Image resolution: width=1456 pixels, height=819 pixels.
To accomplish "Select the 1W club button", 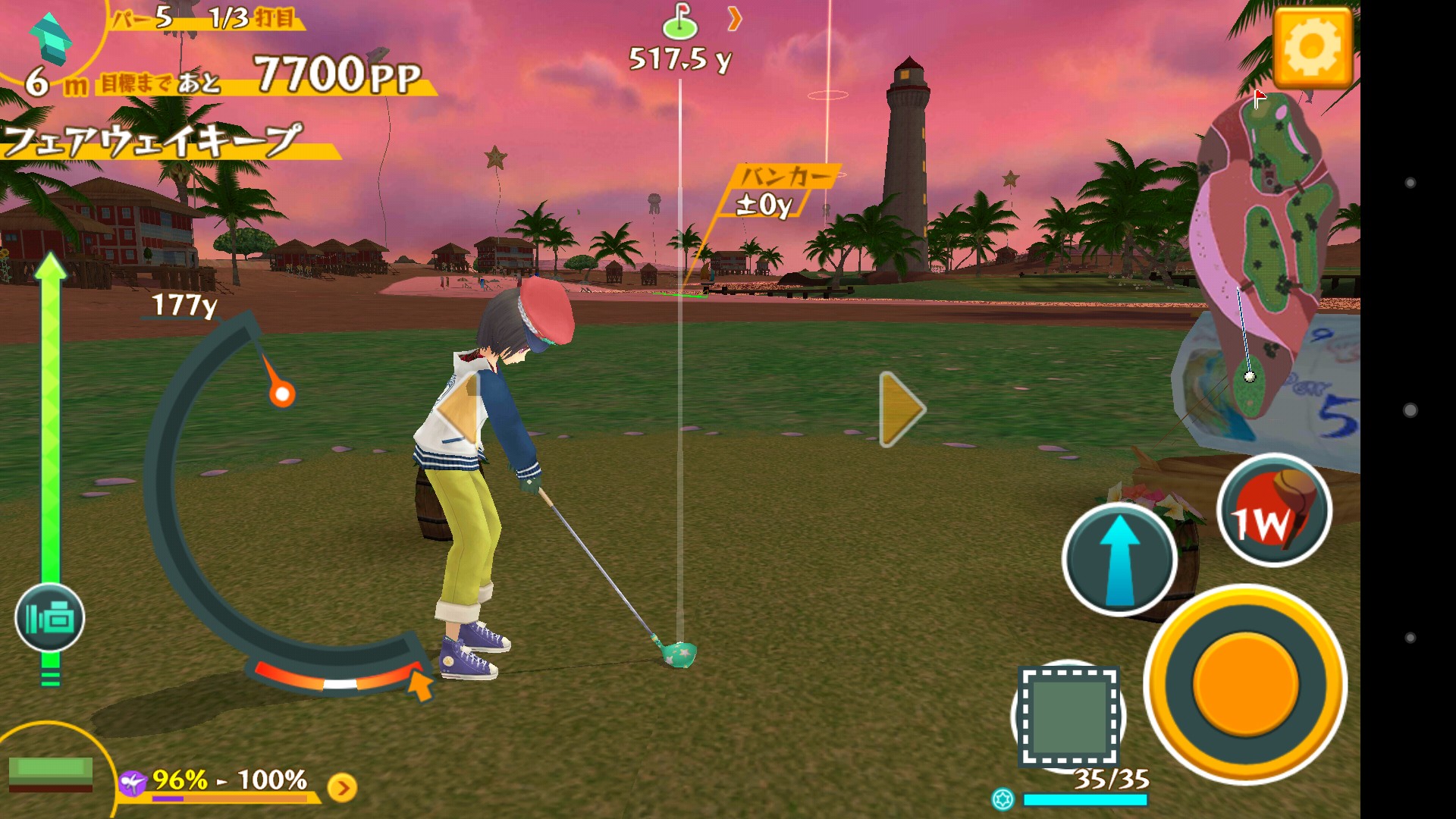I will tap(1274, 511).
